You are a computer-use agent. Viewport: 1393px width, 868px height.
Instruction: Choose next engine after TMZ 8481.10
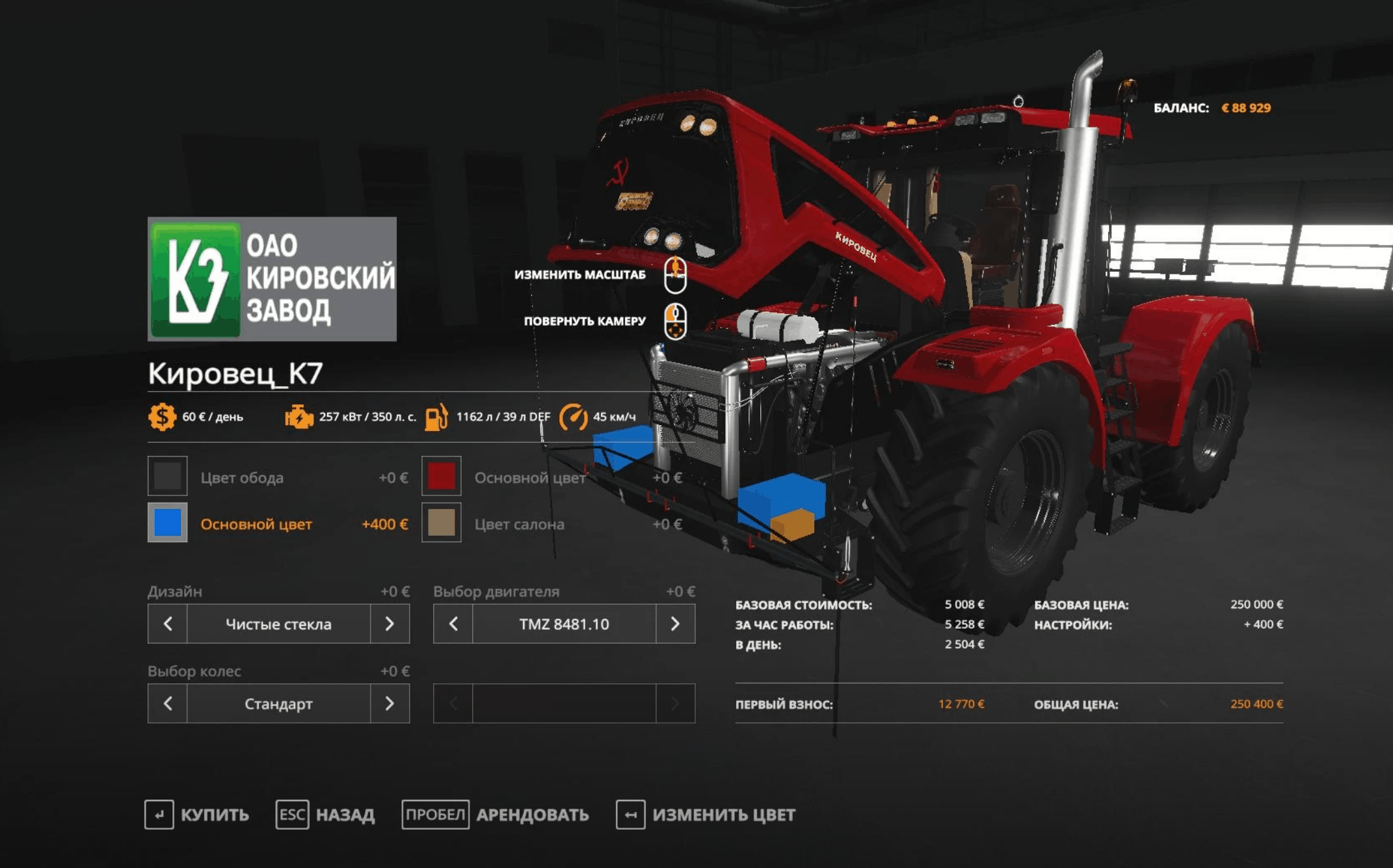coord(675,624)
